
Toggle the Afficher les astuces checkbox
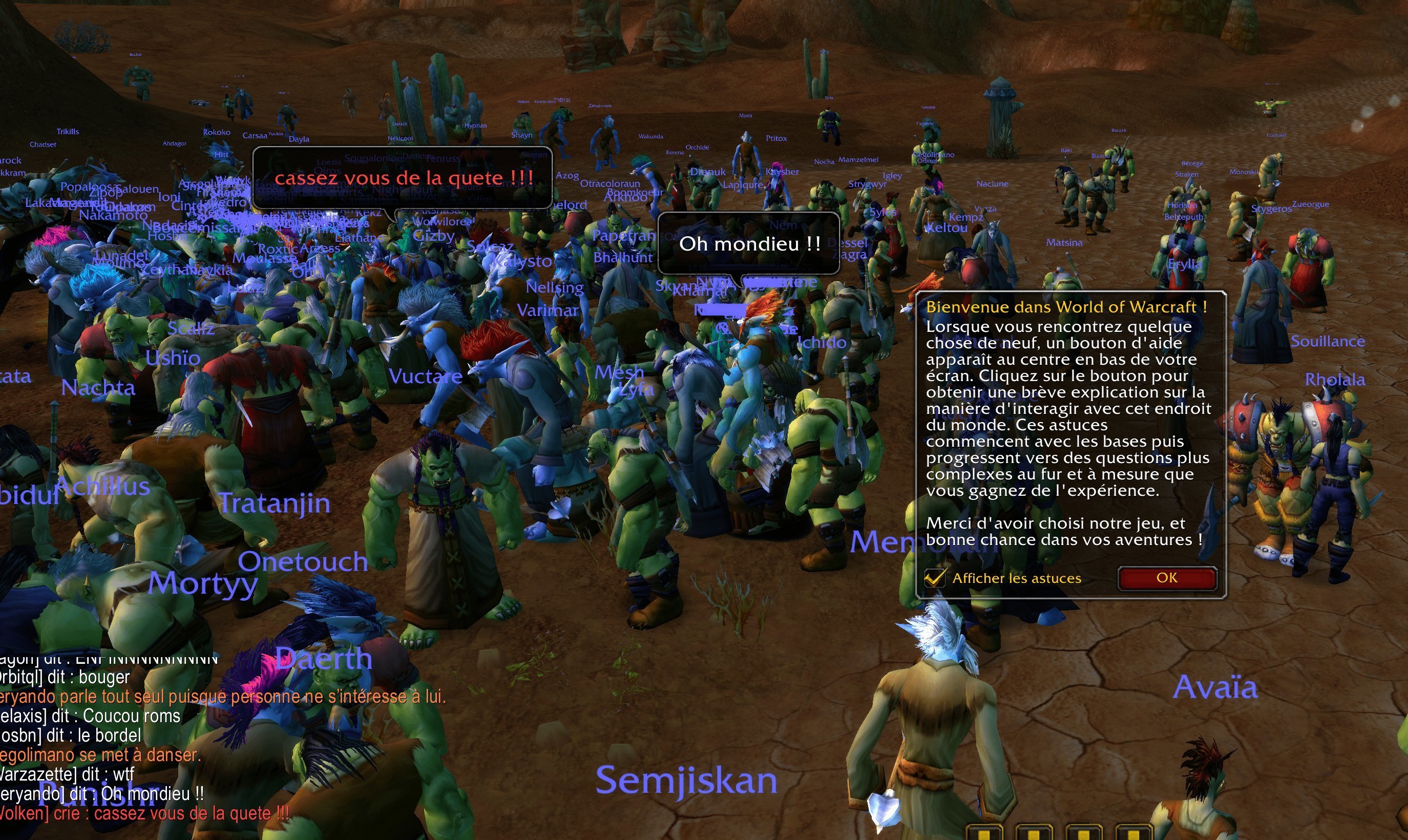click(934, 578)
